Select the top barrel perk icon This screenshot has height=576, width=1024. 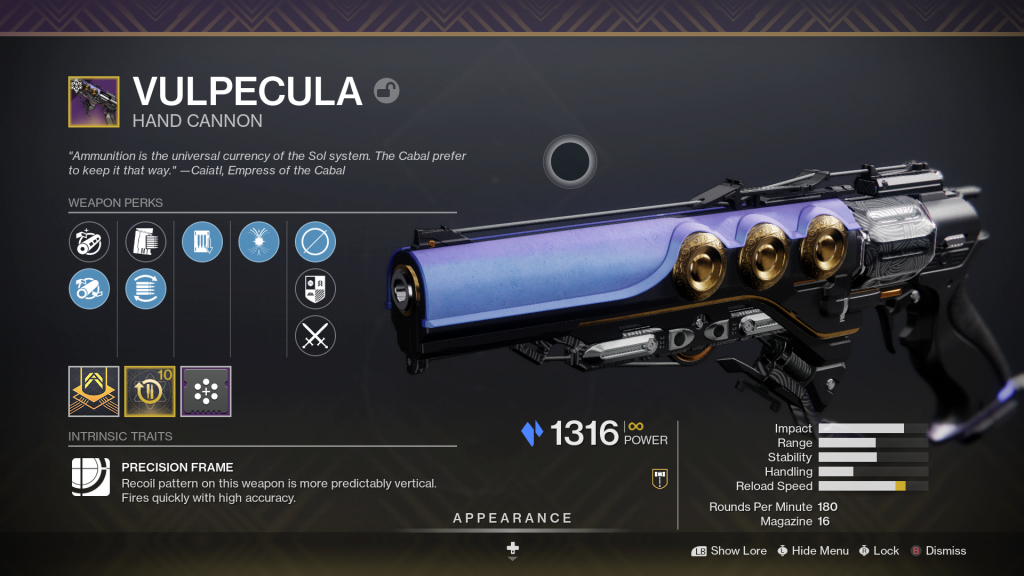tap(89, 242)
